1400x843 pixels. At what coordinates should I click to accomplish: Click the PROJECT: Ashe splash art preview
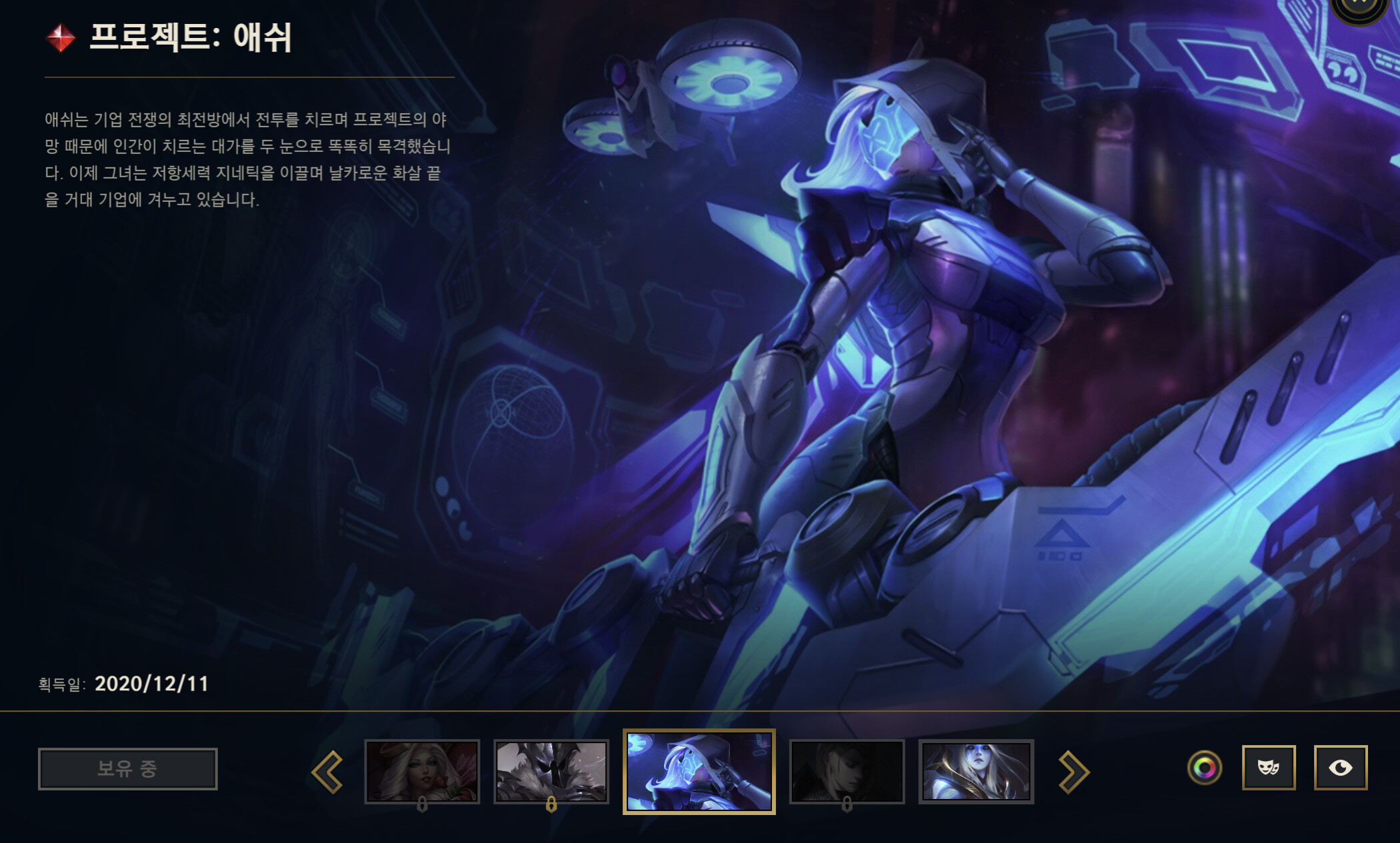pos(900,333)
